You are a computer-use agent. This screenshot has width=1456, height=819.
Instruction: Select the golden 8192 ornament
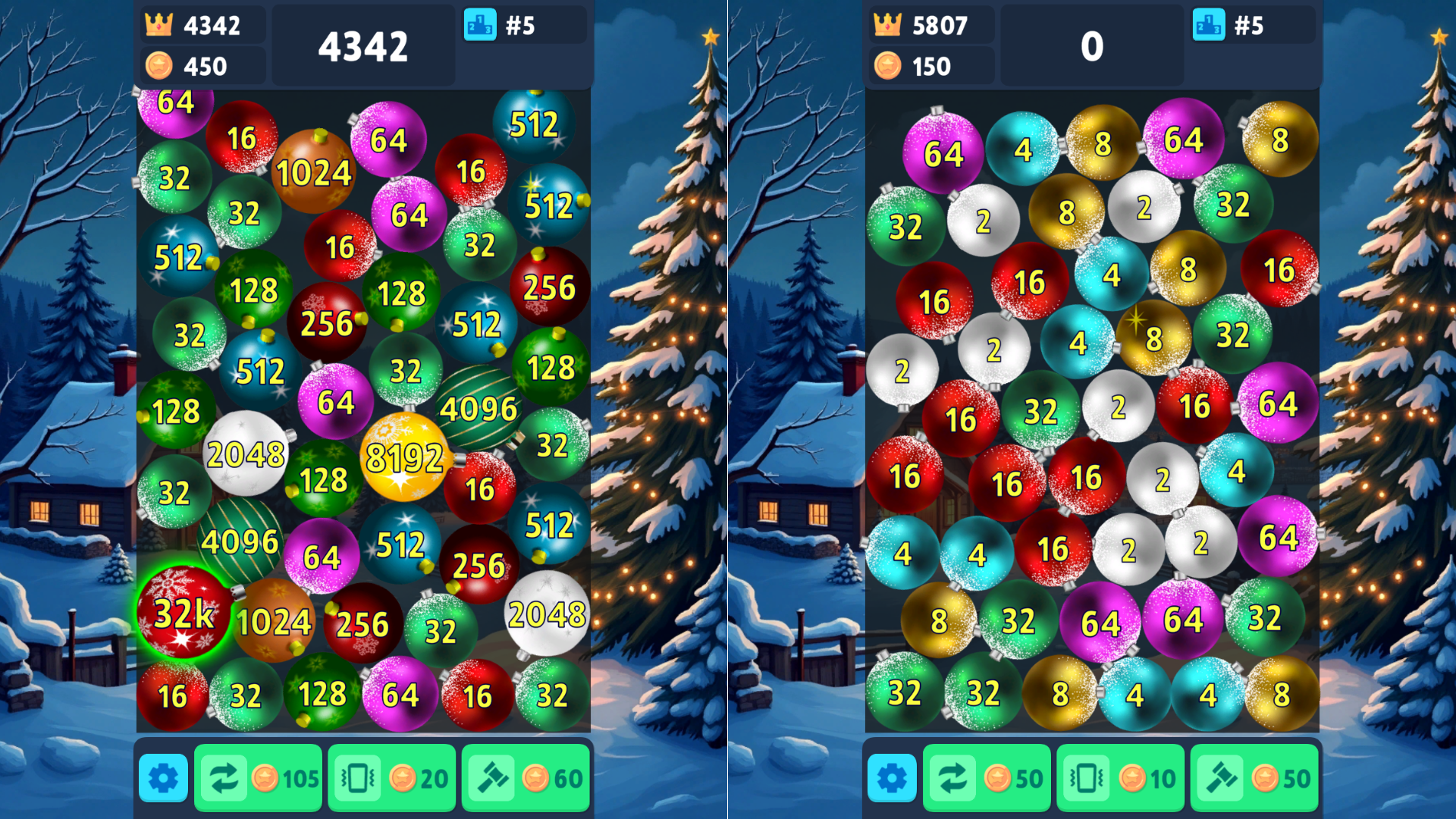tap(406, 457)
